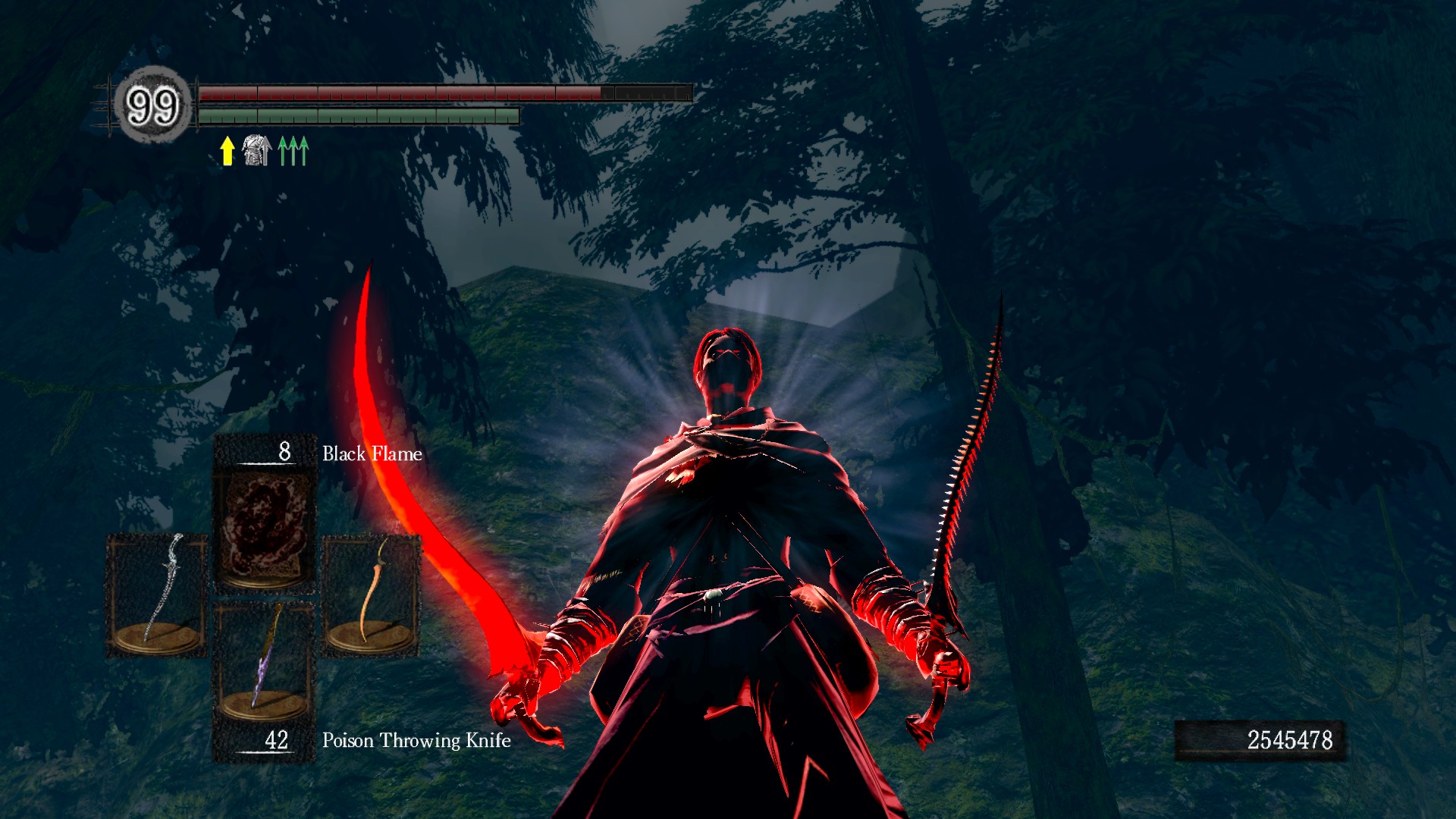1456x819 pixels.
Task: Choose the golden curved sword right-hand slot
Action: pos(372,595)
